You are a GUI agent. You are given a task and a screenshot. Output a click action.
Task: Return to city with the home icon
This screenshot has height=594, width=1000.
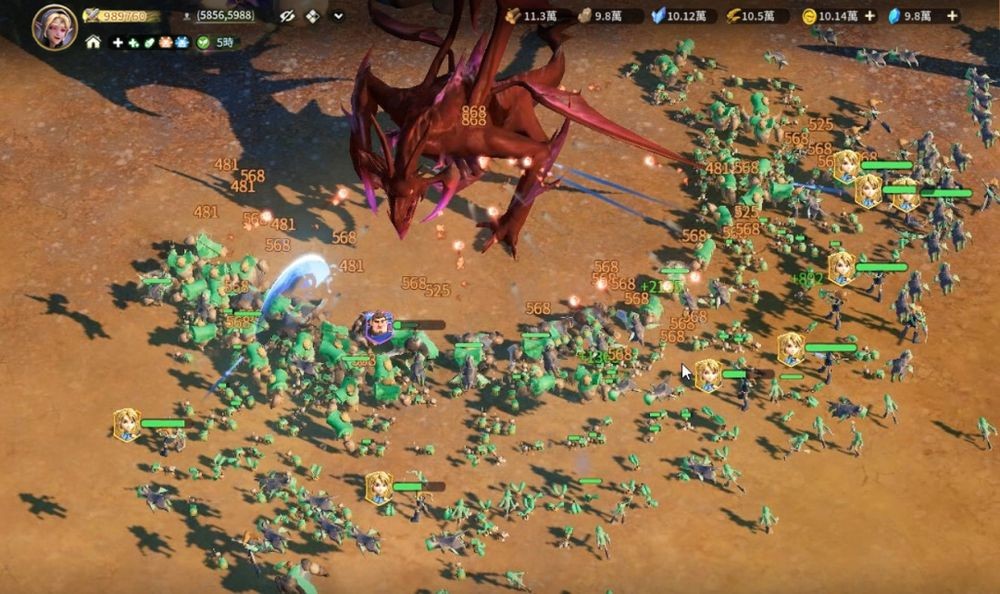tap(93, 42)
